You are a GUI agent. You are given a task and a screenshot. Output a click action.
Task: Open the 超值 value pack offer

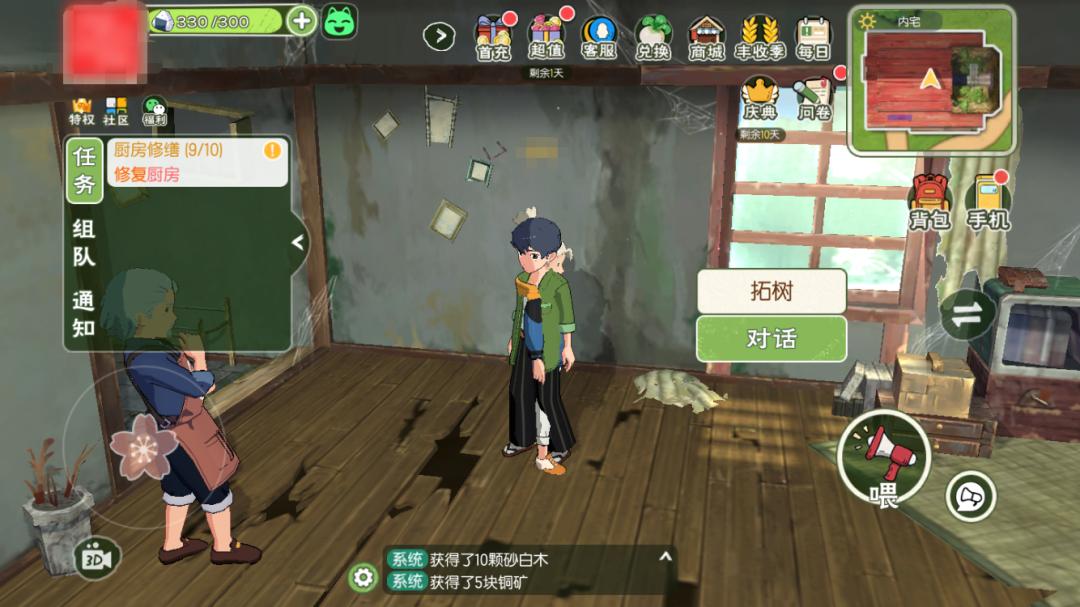pyautogui.click(x=546, y=37)
